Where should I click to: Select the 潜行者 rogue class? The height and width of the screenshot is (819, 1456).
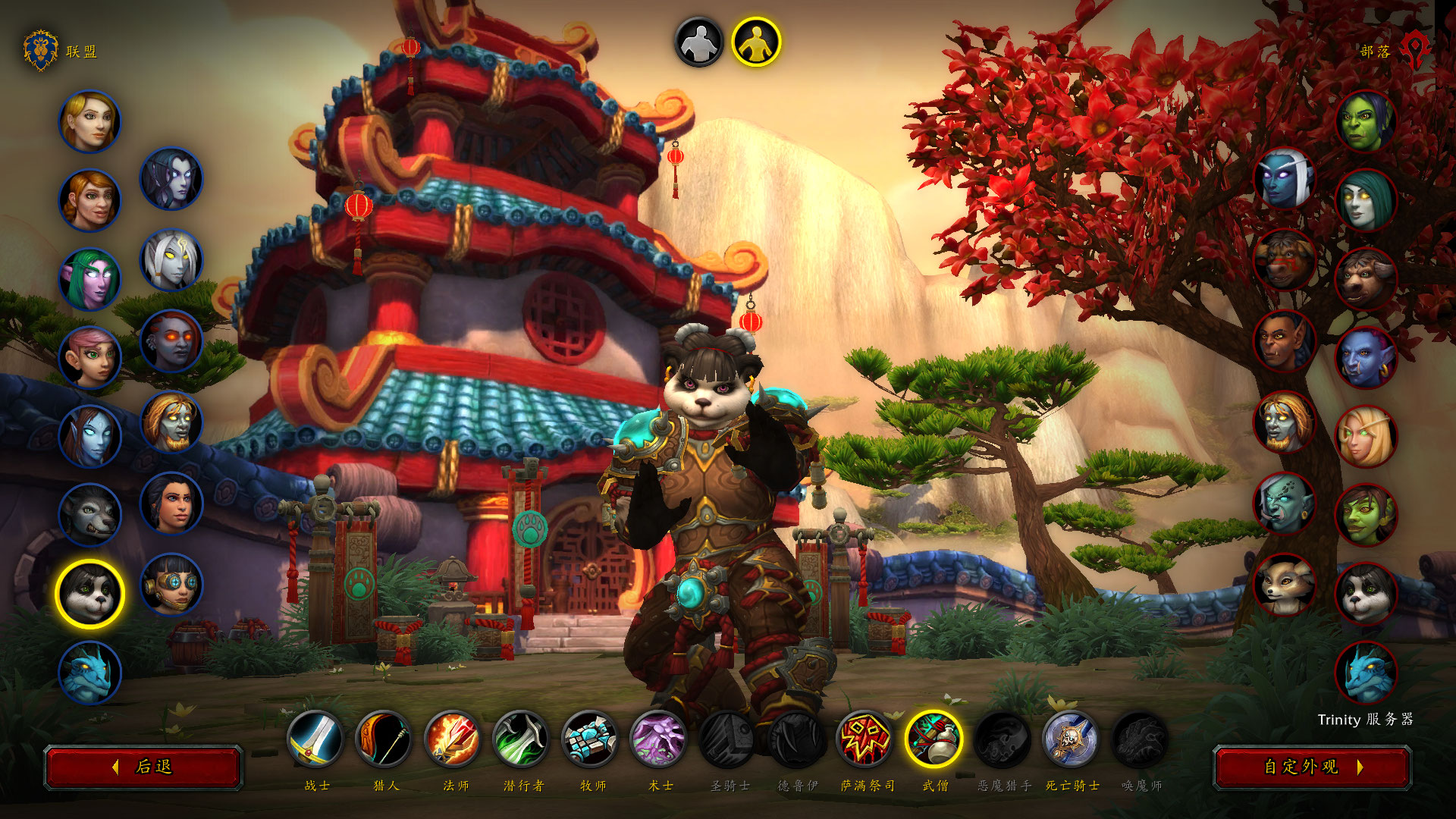[x=522, y=739]
